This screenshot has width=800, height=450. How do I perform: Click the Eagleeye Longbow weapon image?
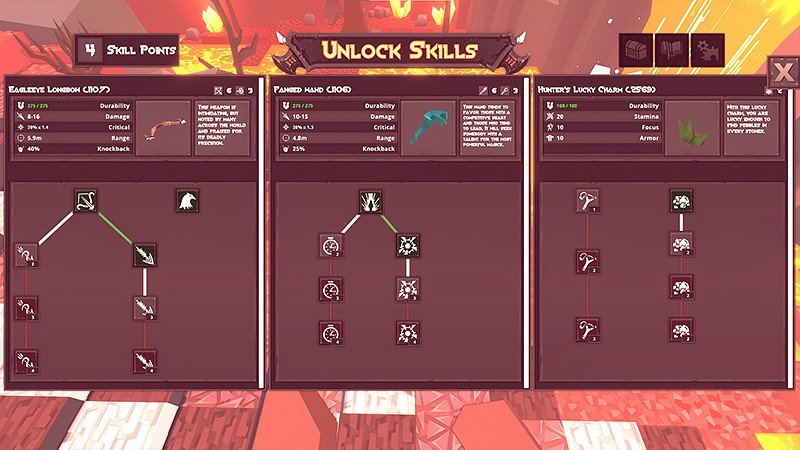coord(163,127)
